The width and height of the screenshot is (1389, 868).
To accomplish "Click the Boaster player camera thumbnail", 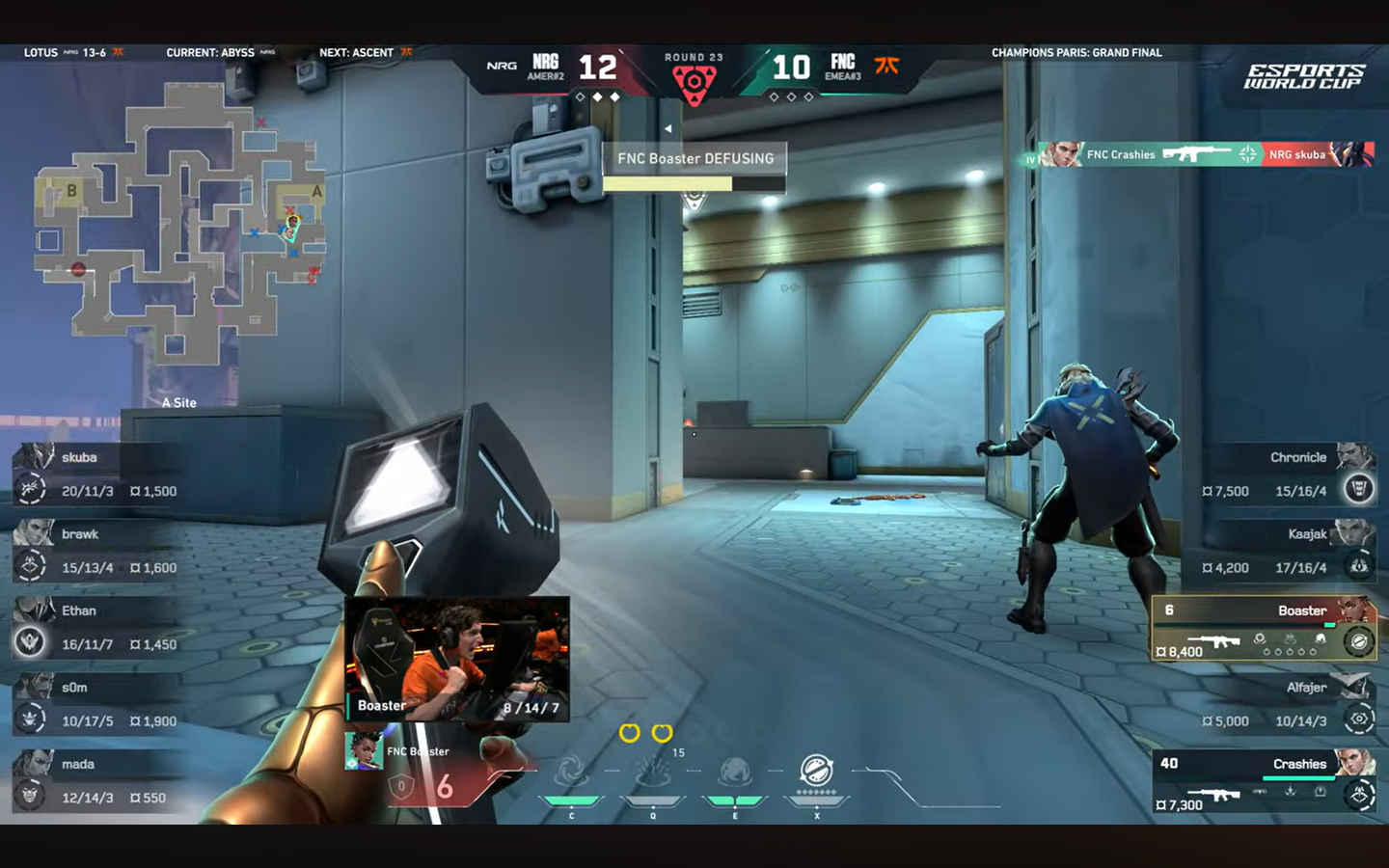I will [x=457, y=659].
